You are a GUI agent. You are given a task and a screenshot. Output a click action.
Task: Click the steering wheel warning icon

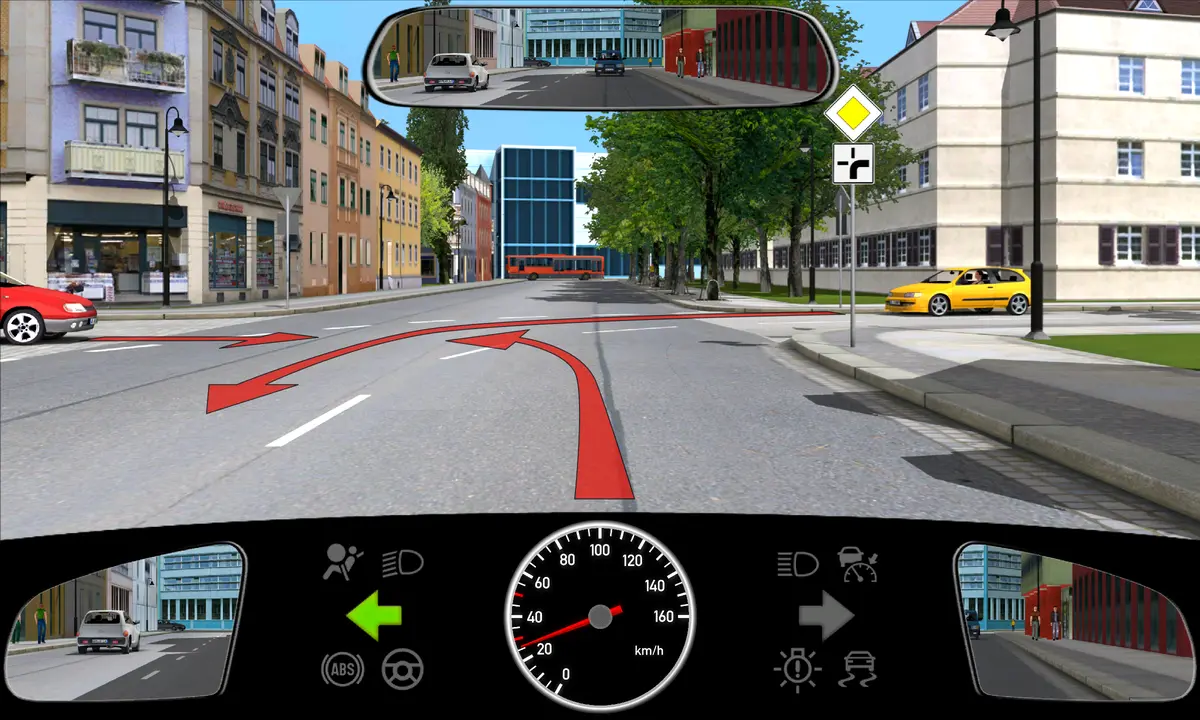coord(402,668)
